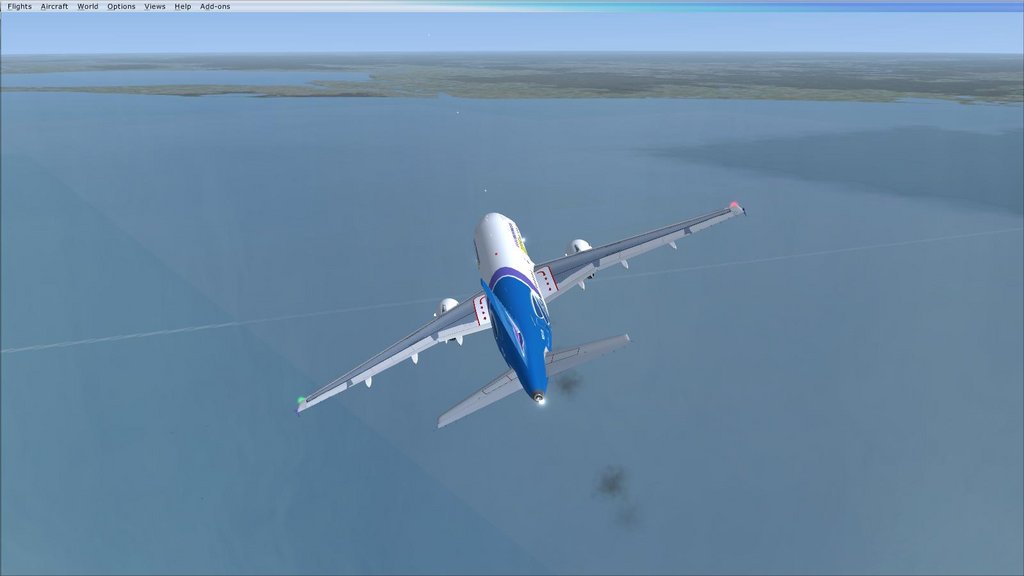Open the Options menu
The width and height of the screenshot is (1024, 576).
121,6
